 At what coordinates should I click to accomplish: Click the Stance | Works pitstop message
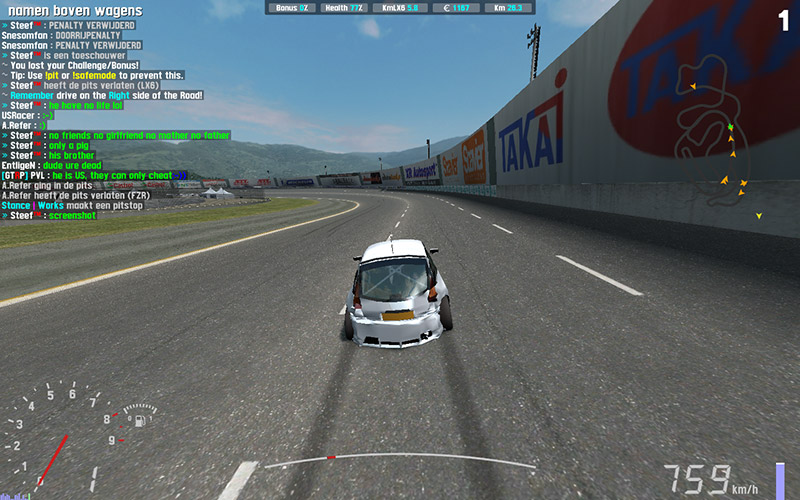pos(77,204)
